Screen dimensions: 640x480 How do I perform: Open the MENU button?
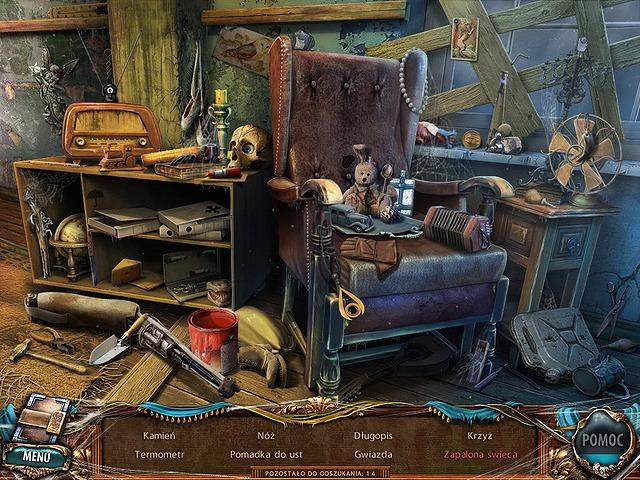pyautogui.click(x=36, y=456)
